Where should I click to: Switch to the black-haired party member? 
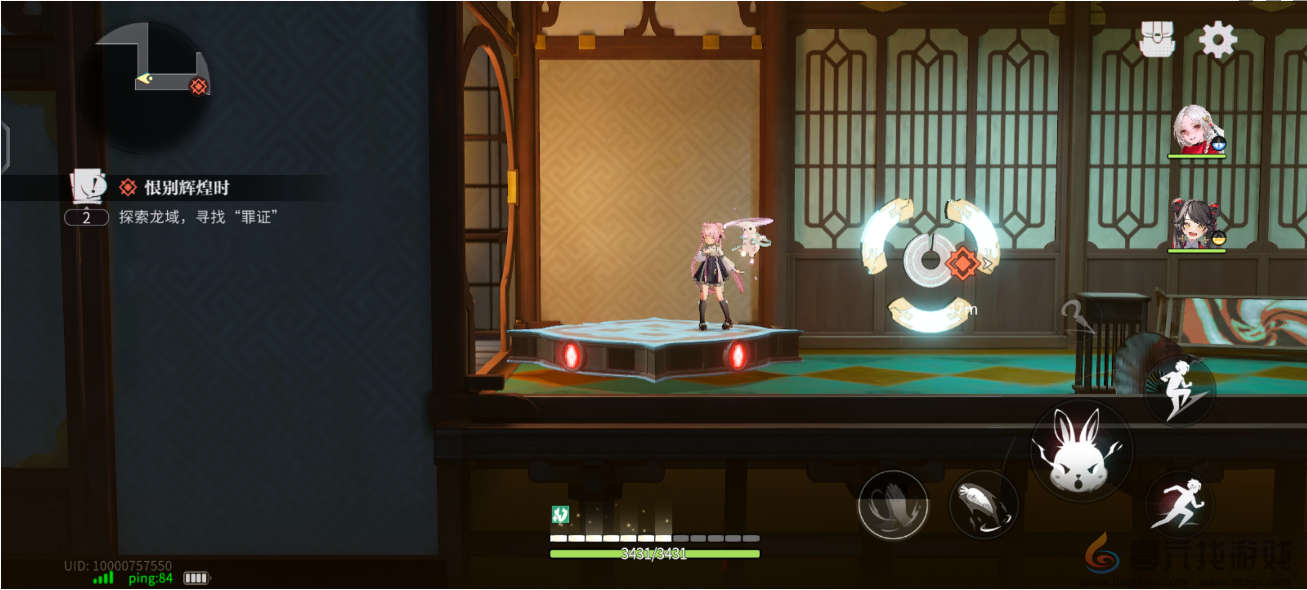(1197, 223)
